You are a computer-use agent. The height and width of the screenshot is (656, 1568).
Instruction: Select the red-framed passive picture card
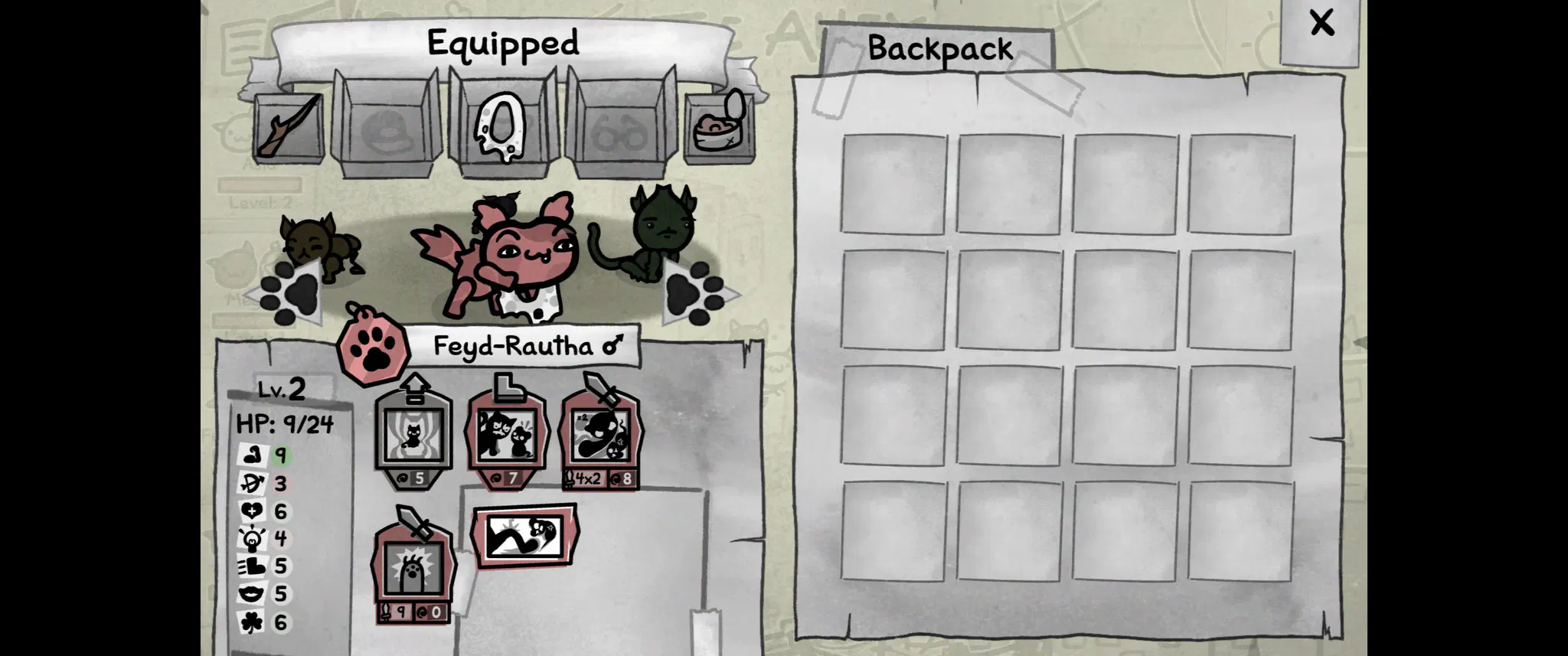click(x=525, y=536)
